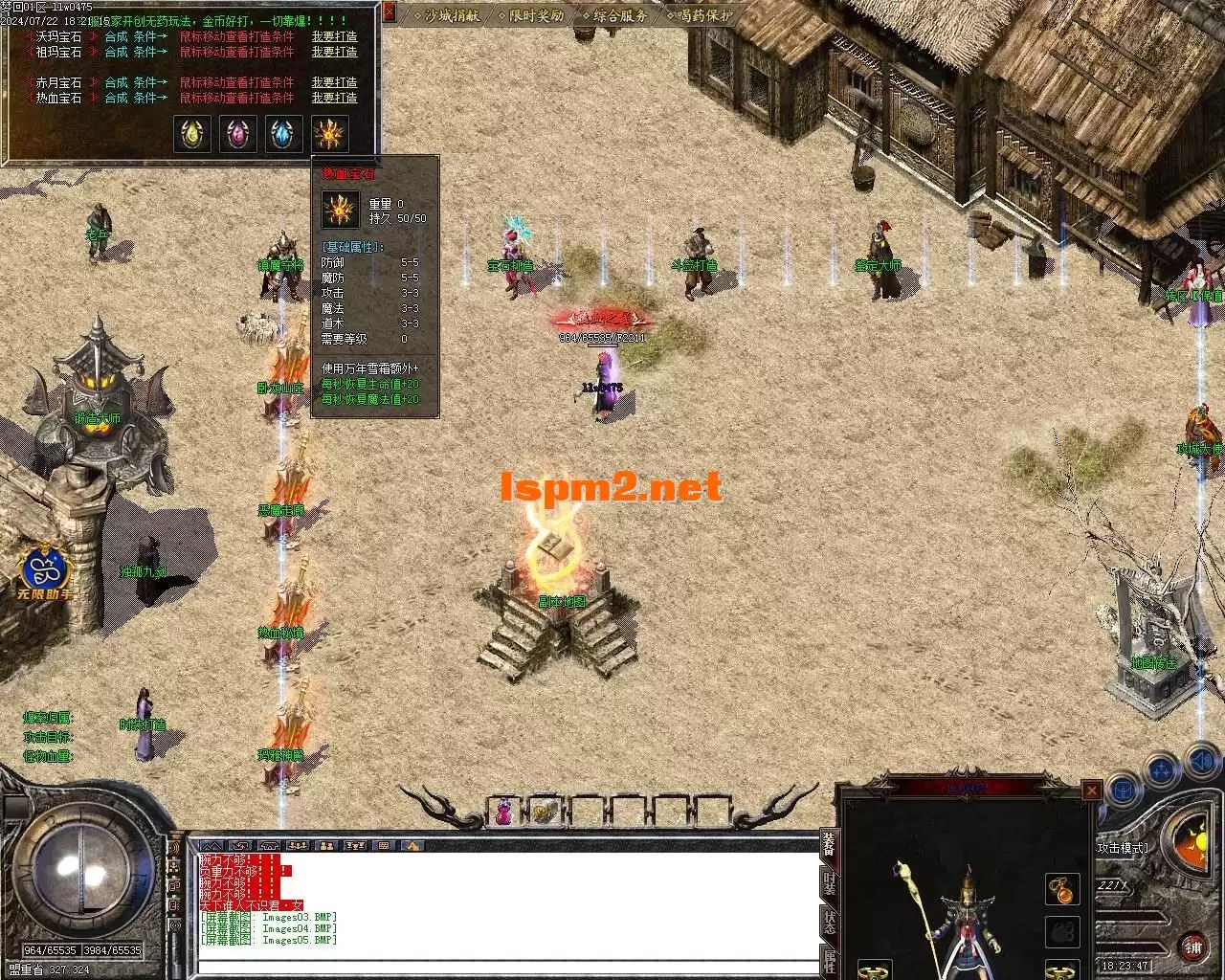Image resolution: width=1225 pixels, height=980 pixels.
Task: Open the red 铺 shop button
Action: (1192, 947)
